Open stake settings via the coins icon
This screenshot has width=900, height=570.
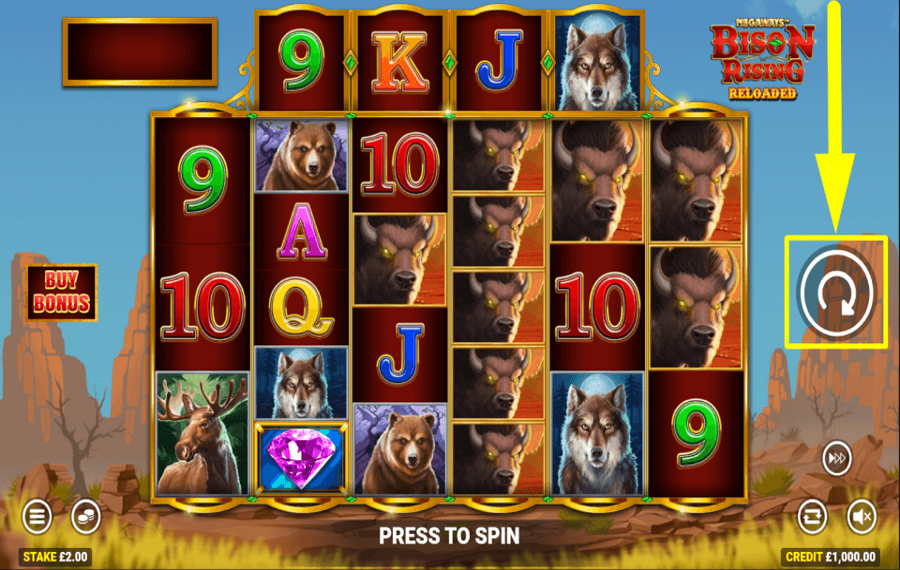86,516
